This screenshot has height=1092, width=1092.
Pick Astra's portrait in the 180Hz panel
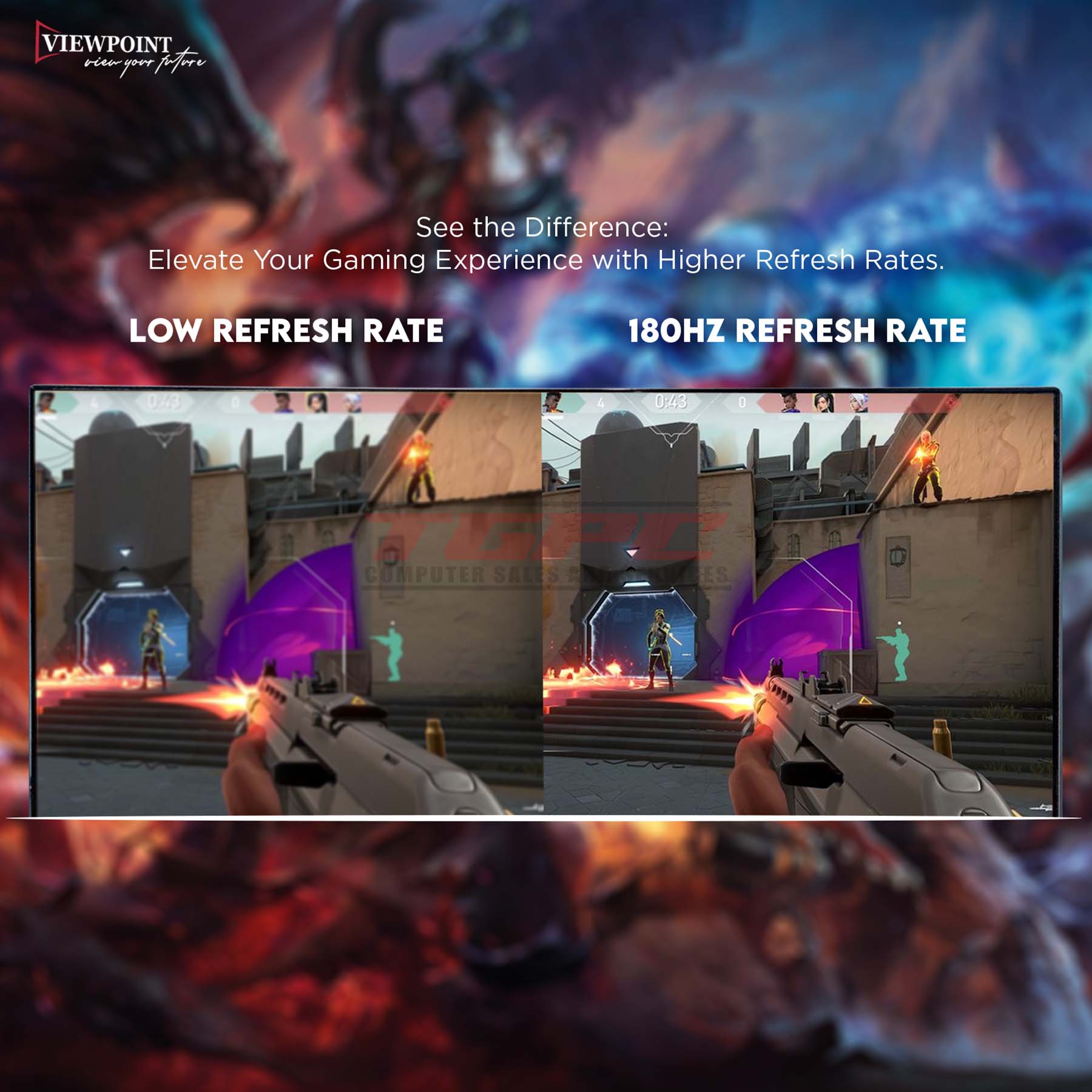[789, 402]
